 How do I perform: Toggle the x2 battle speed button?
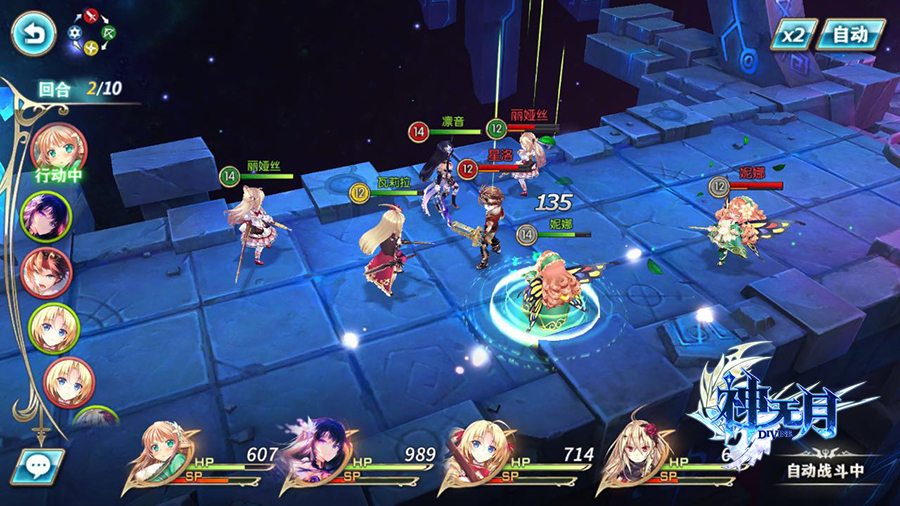tap(792, 34)
